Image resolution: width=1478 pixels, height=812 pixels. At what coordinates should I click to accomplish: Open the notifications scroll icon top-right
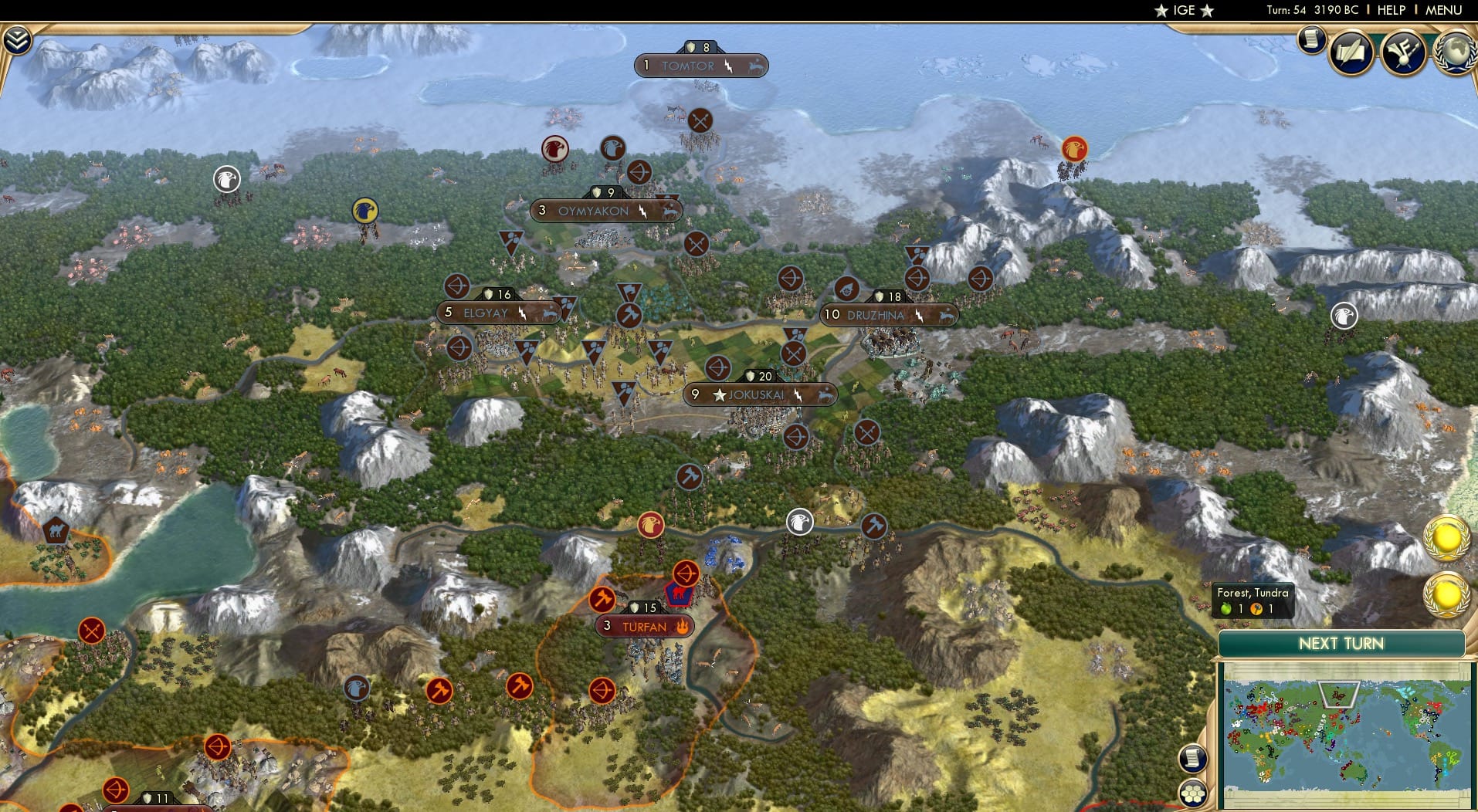(1310, 40)
